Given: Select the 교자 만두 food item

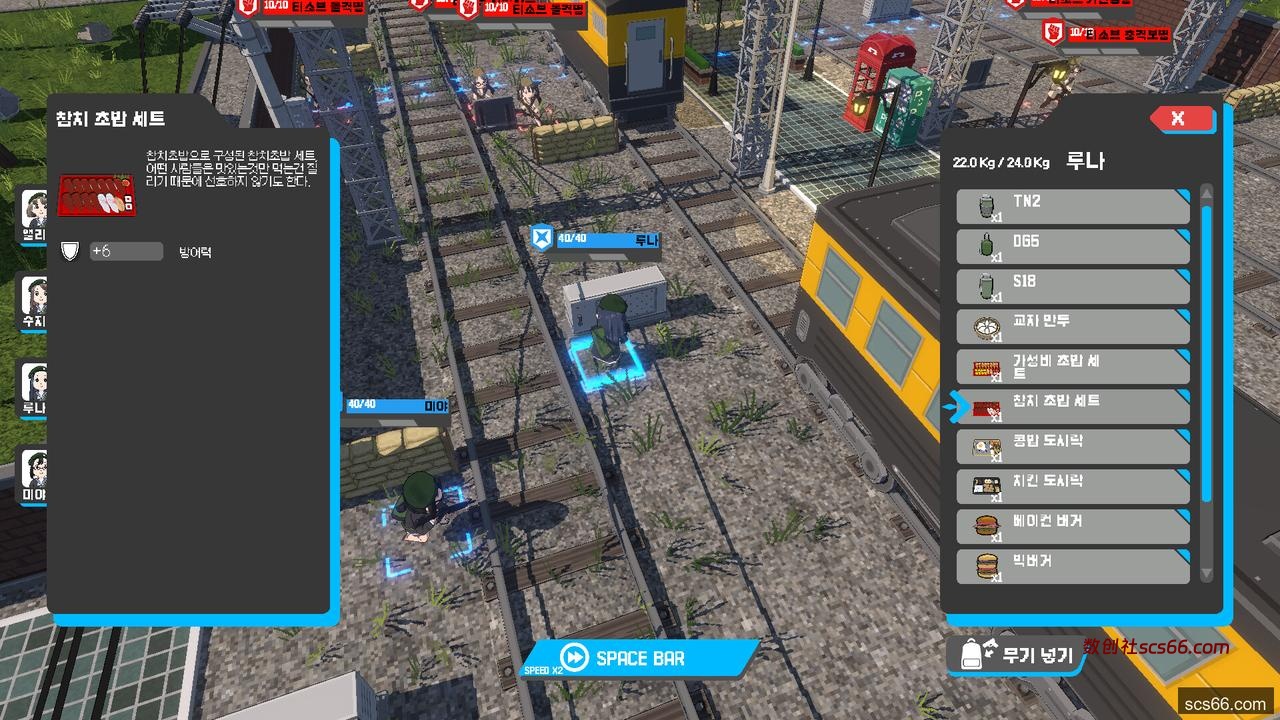Looking at the screenshot, I should pyautogui.click(x=1073, y=327).
